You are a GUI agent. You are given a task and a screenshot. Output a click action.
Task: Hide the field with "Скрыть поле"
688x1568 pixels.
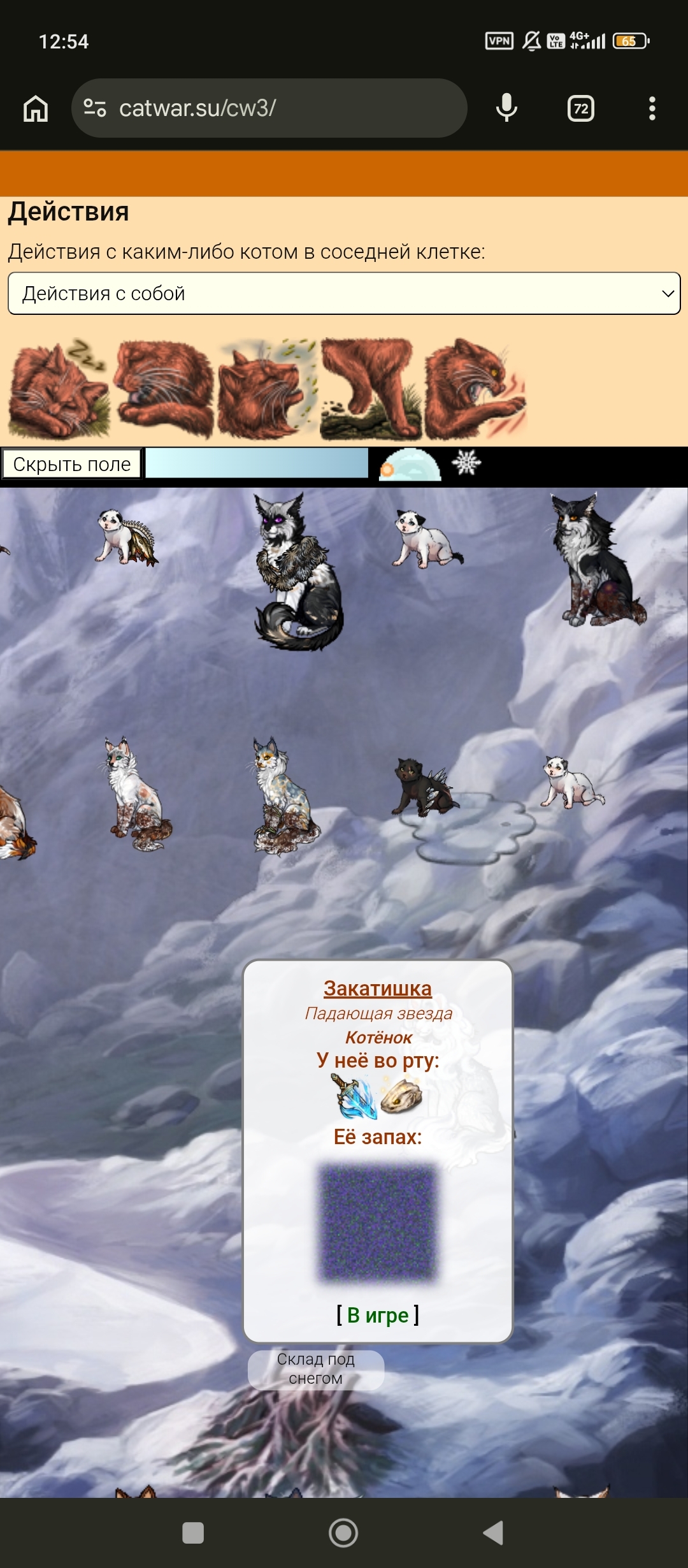click(x=71, y=464)
